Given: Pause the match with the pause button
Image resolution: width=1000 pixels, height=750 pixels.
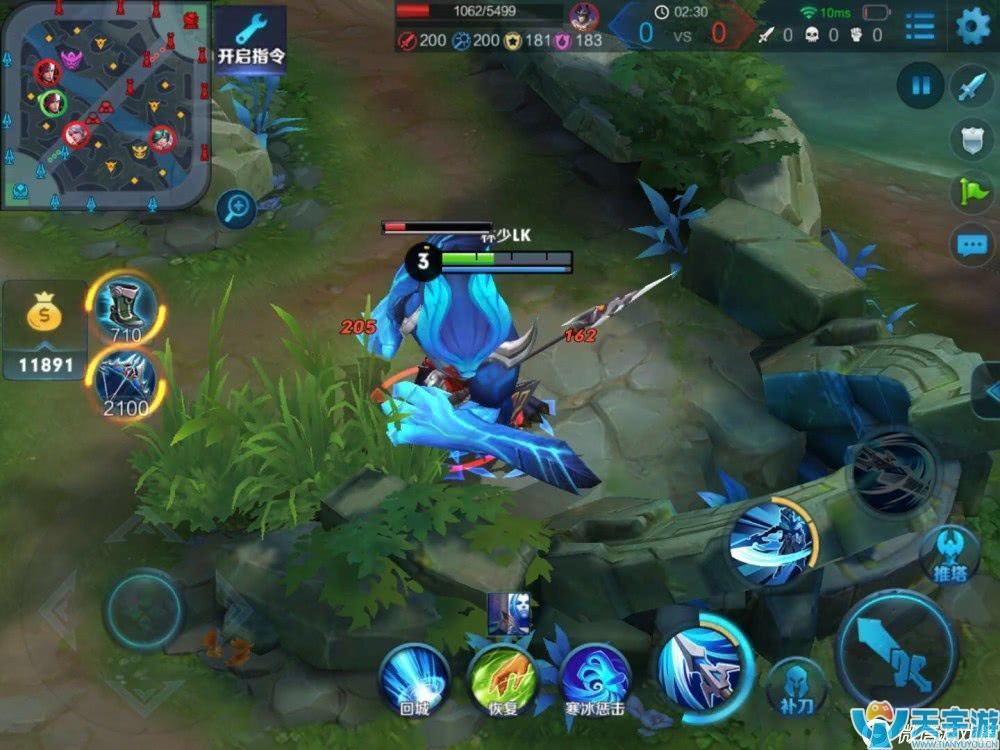Looking at the screenshot, I should pyautogui.click(x=920, y=86).
